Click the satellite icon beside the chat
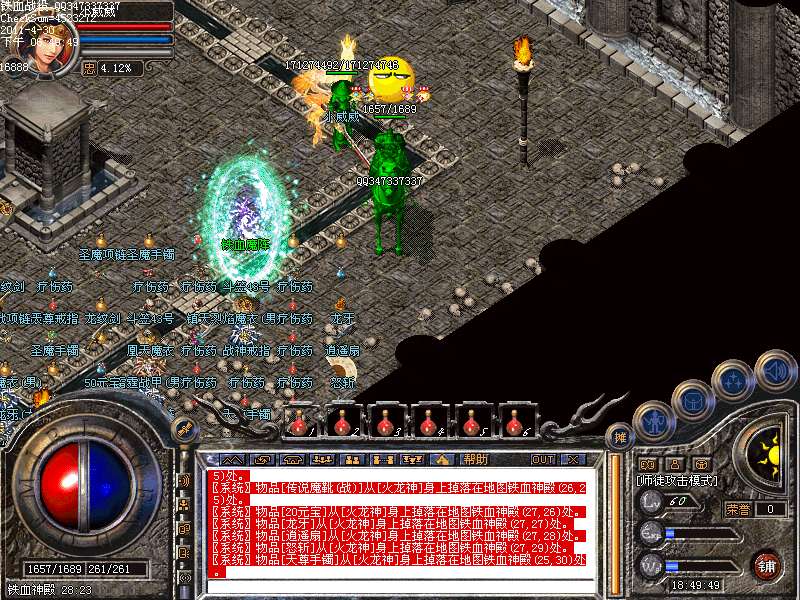The image size is (800, 600). coord(184,428)
